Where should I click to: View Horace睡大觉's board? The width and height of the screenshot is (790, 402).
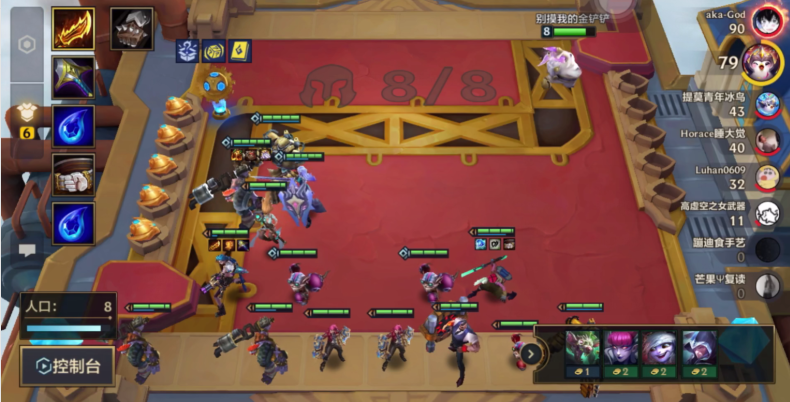(x=767, y=140)
